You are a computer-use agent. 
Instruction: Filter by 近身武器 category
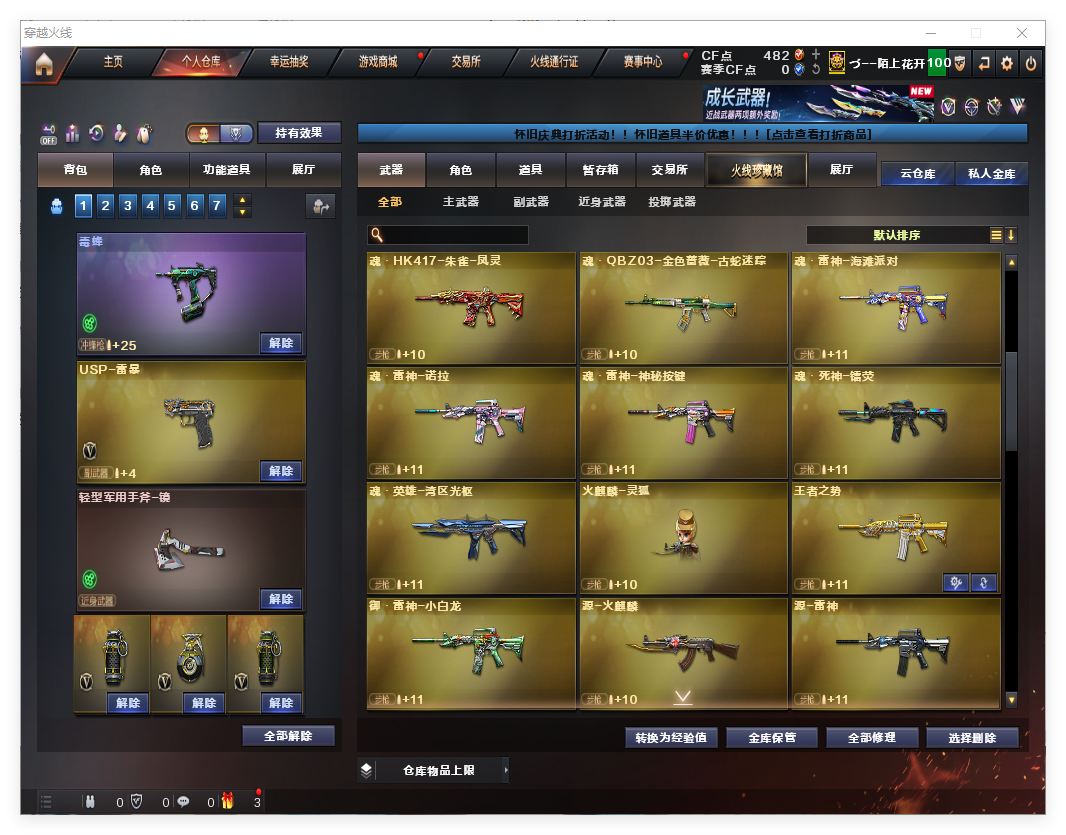pos(602,202)
